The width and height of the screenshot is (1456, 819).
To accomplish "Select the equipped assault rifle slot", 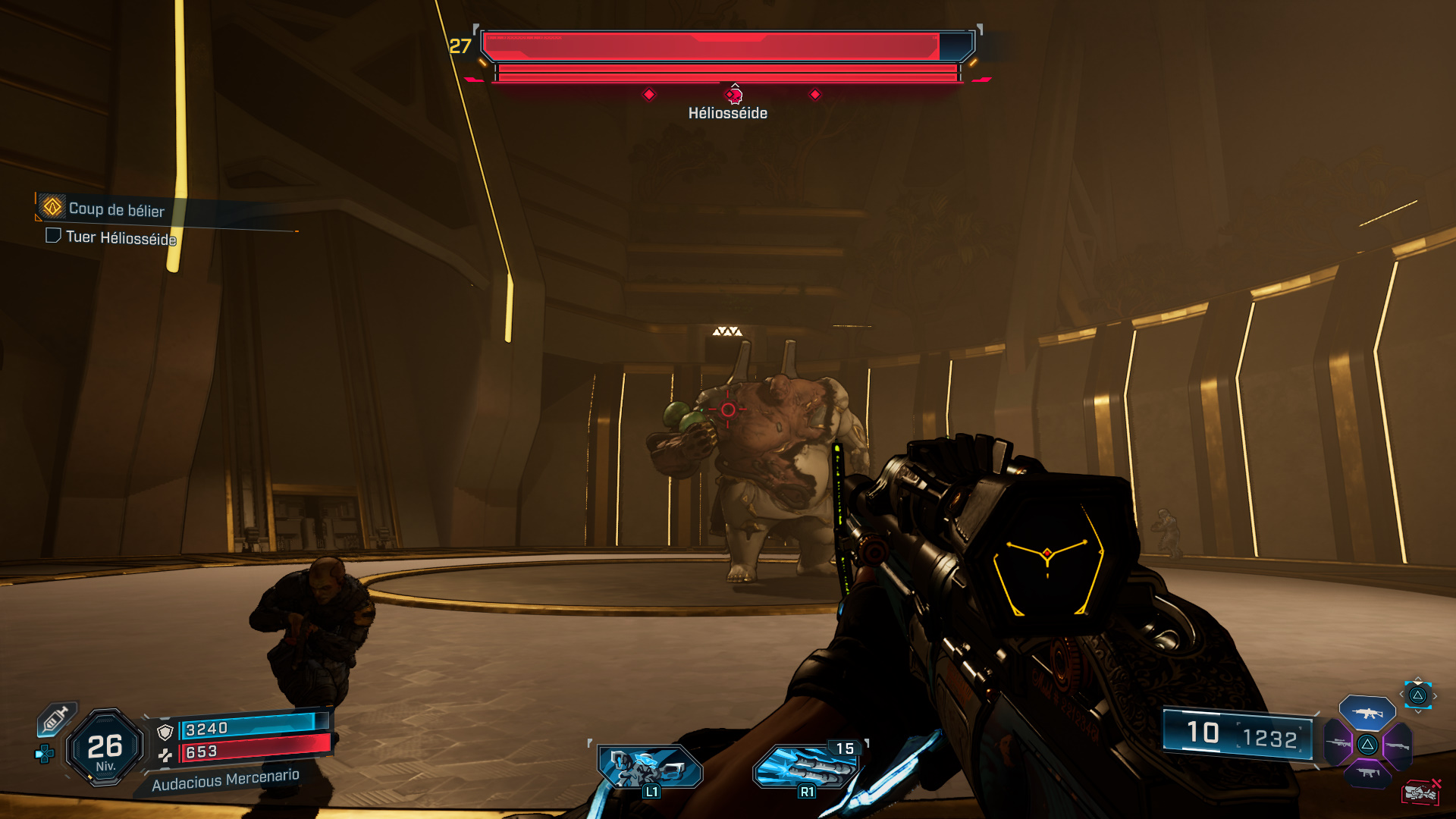I will 1367,713.
